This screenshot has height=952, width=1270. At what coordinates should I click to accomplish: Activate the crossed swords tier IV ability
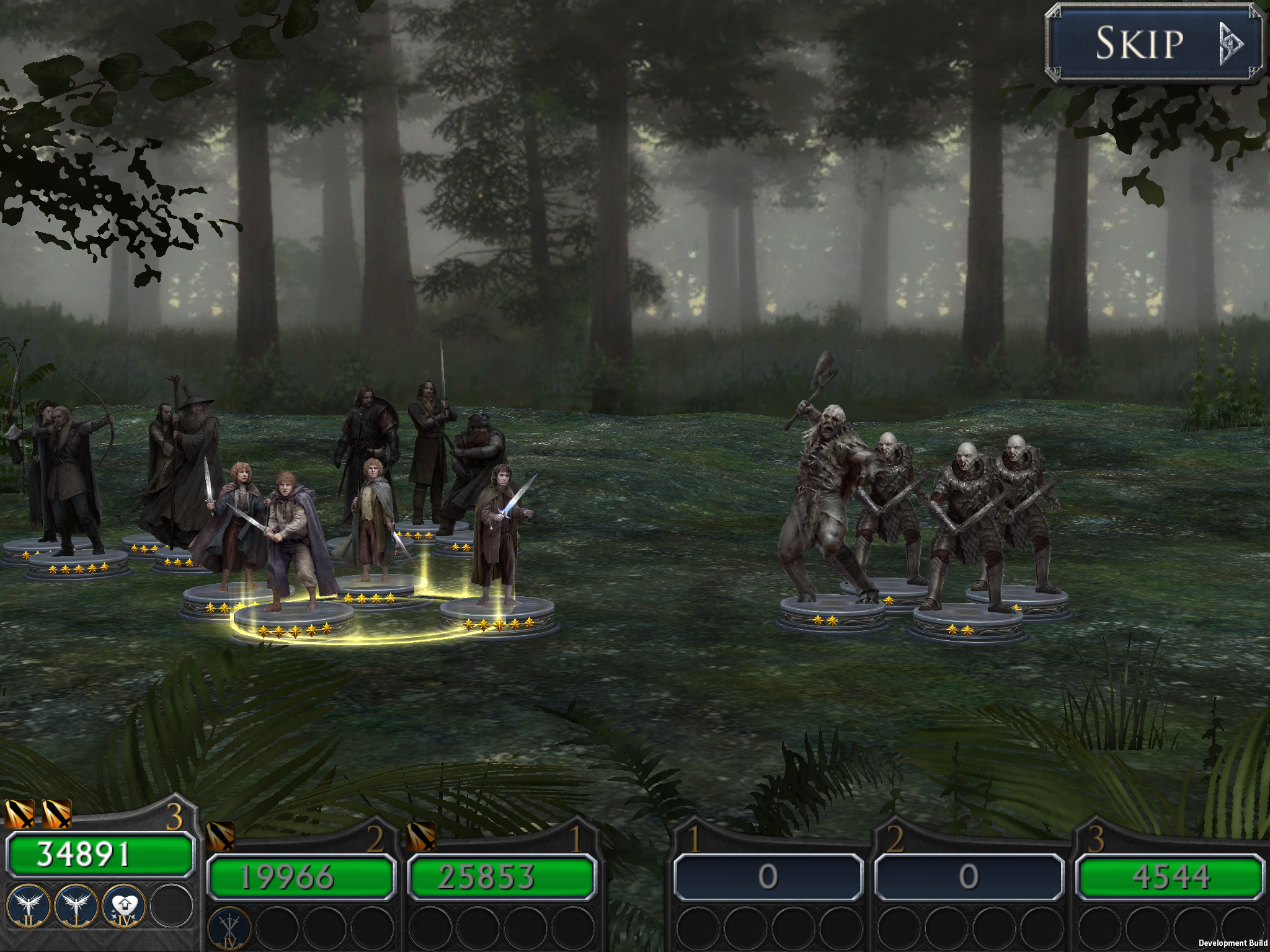229,928
